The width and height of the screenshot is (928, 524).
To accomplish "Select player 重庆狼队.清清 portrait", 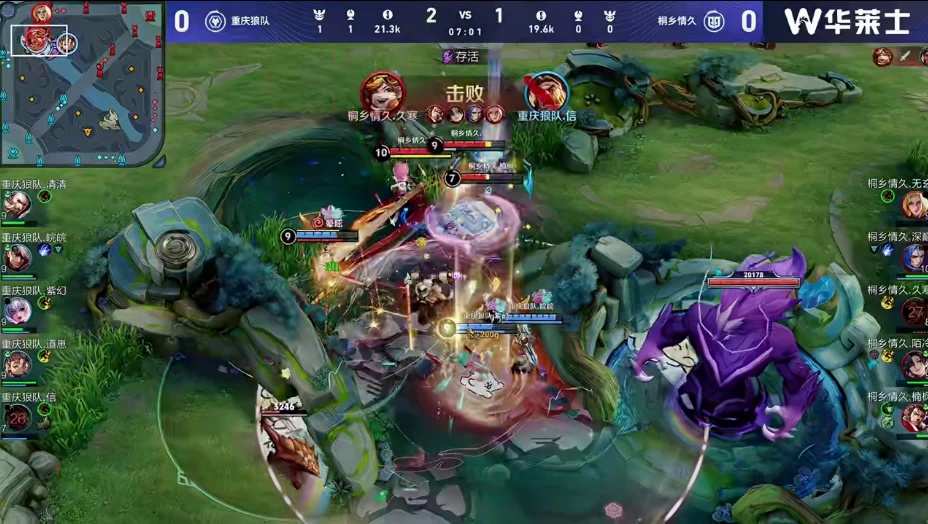I will point(15,205).
